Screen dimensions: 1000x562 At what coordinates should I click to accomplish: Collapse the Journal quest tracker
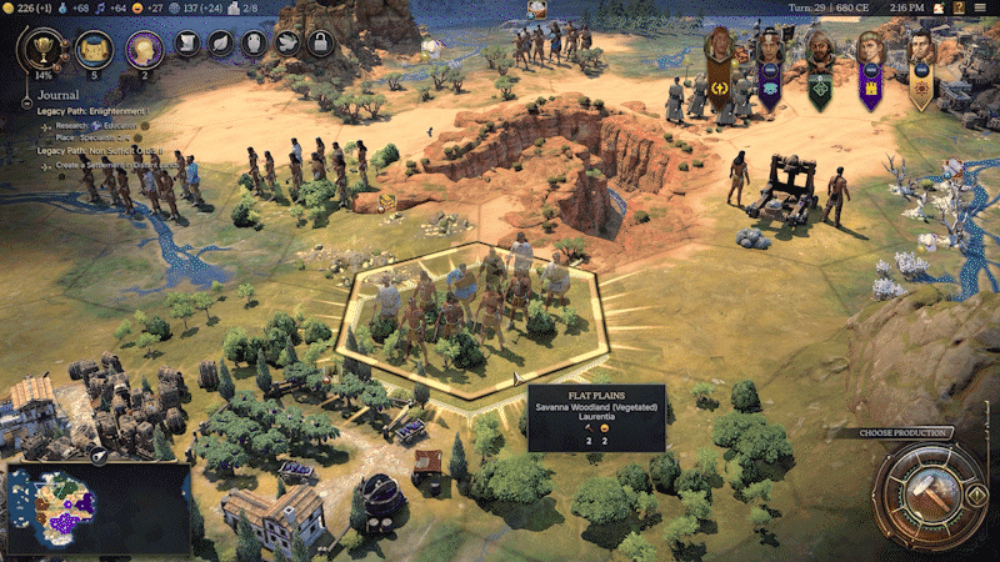coord(28,102)
